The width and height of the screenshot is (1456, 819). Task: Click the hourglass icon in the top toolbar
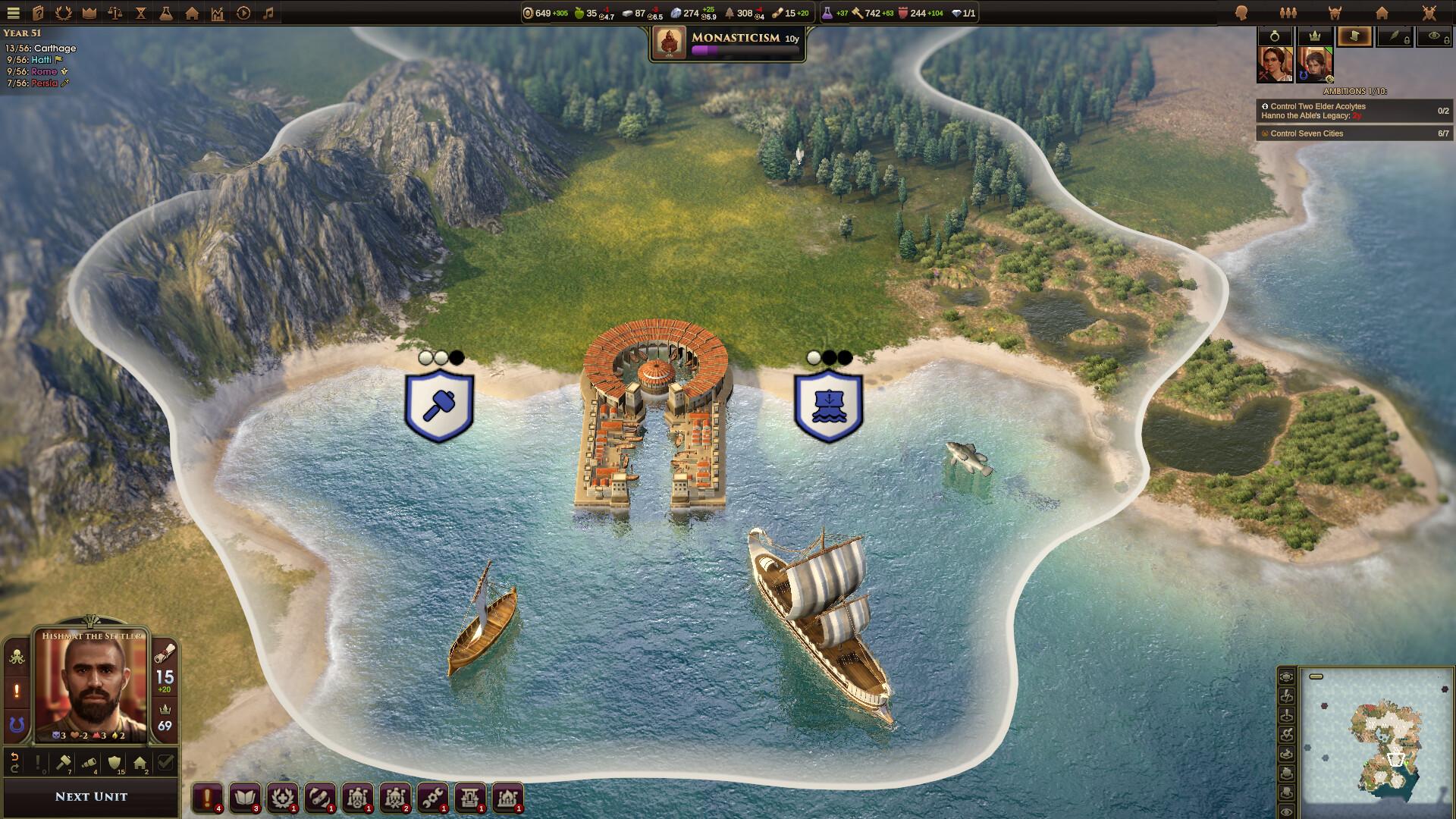141,12
